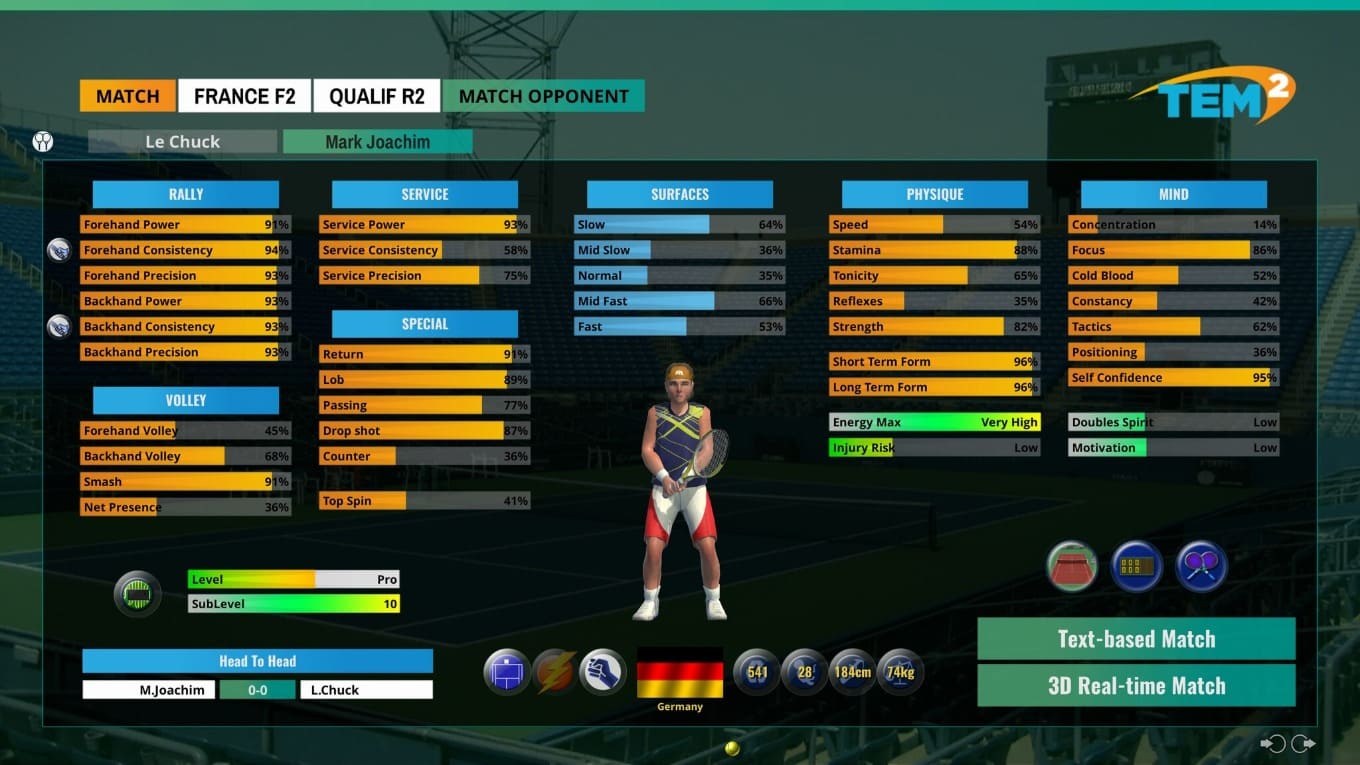Start a Text-based Match
The width and height of the screenshot is (1360, 765).
(x=1136, y=639)
